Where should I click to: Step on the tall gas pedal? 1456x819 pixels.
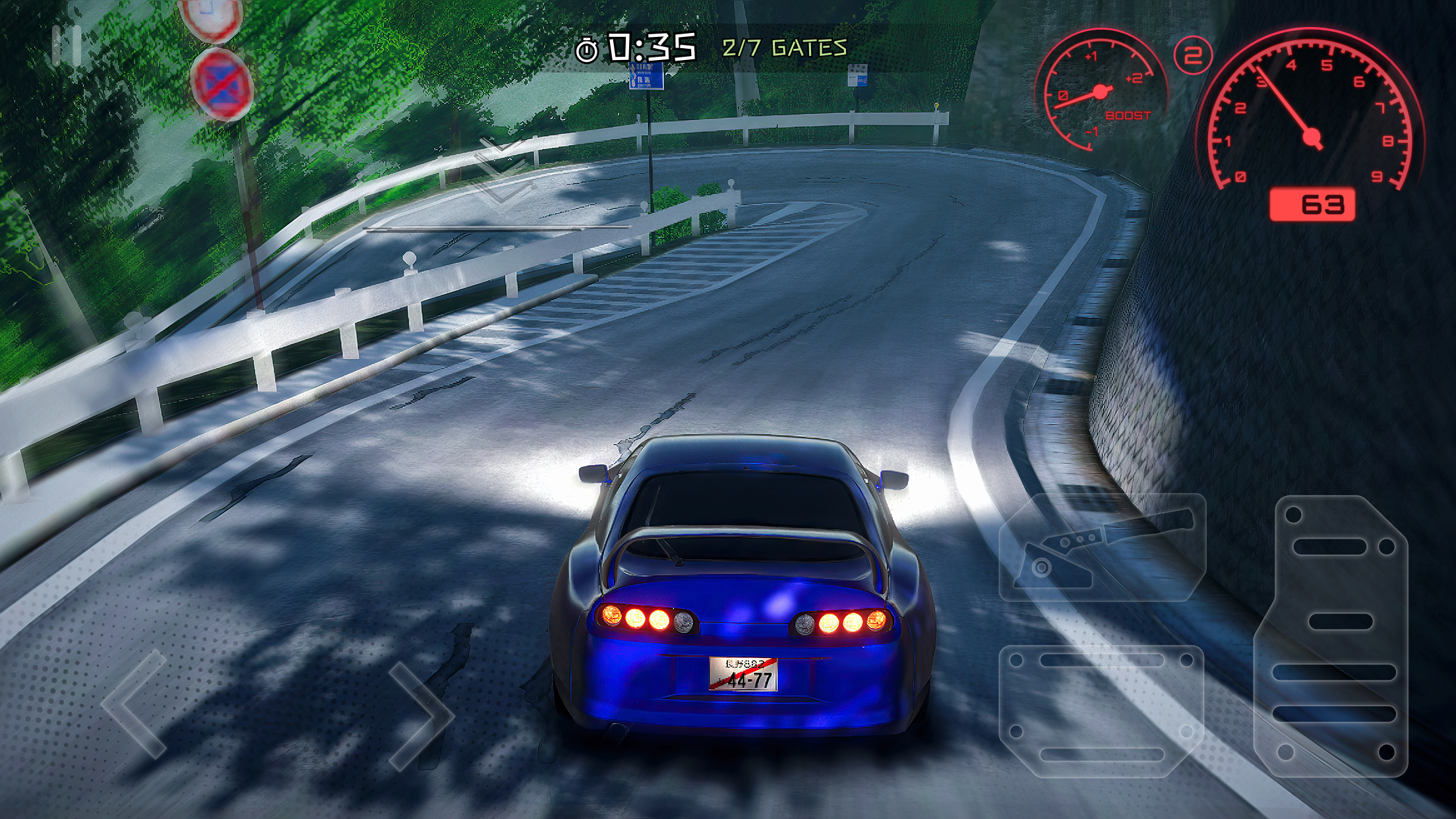pos(1332,636)
